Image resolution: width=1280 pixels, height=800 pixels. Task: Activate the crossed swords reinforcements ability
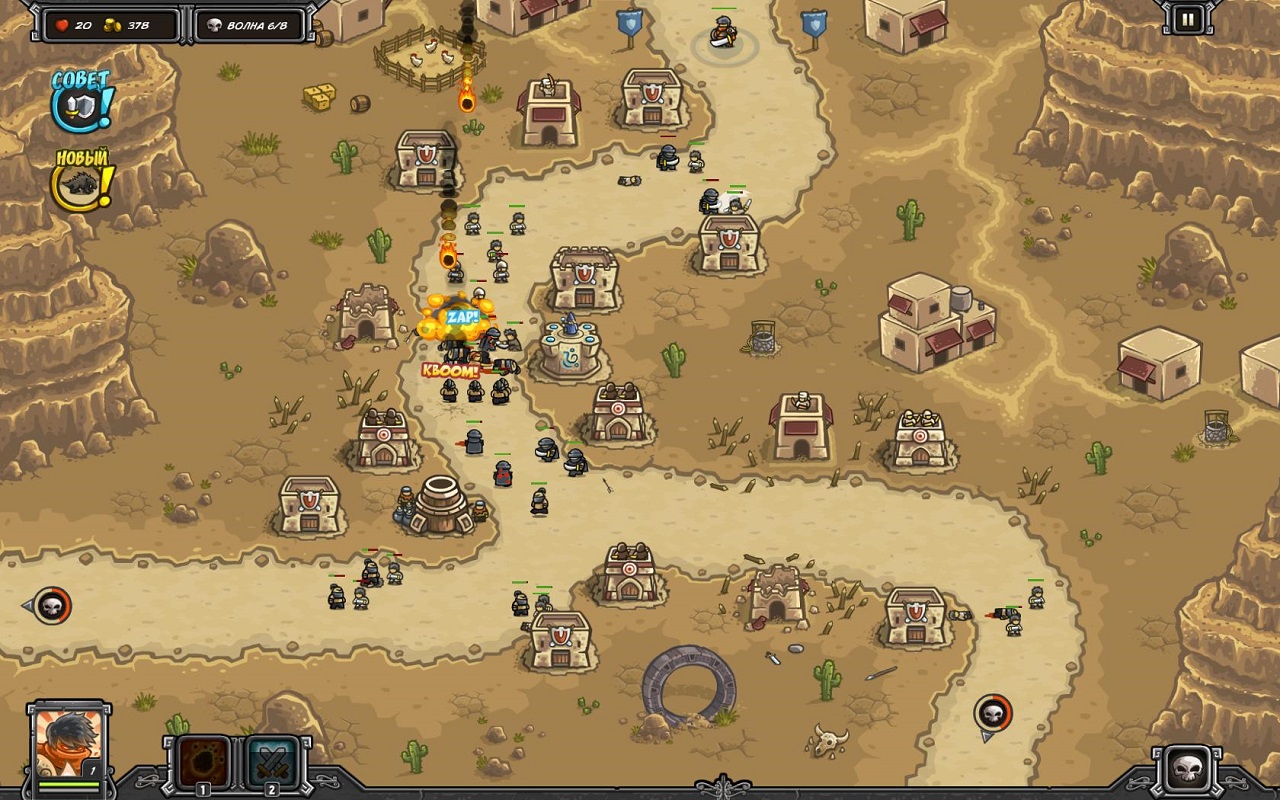click(272, 764)
